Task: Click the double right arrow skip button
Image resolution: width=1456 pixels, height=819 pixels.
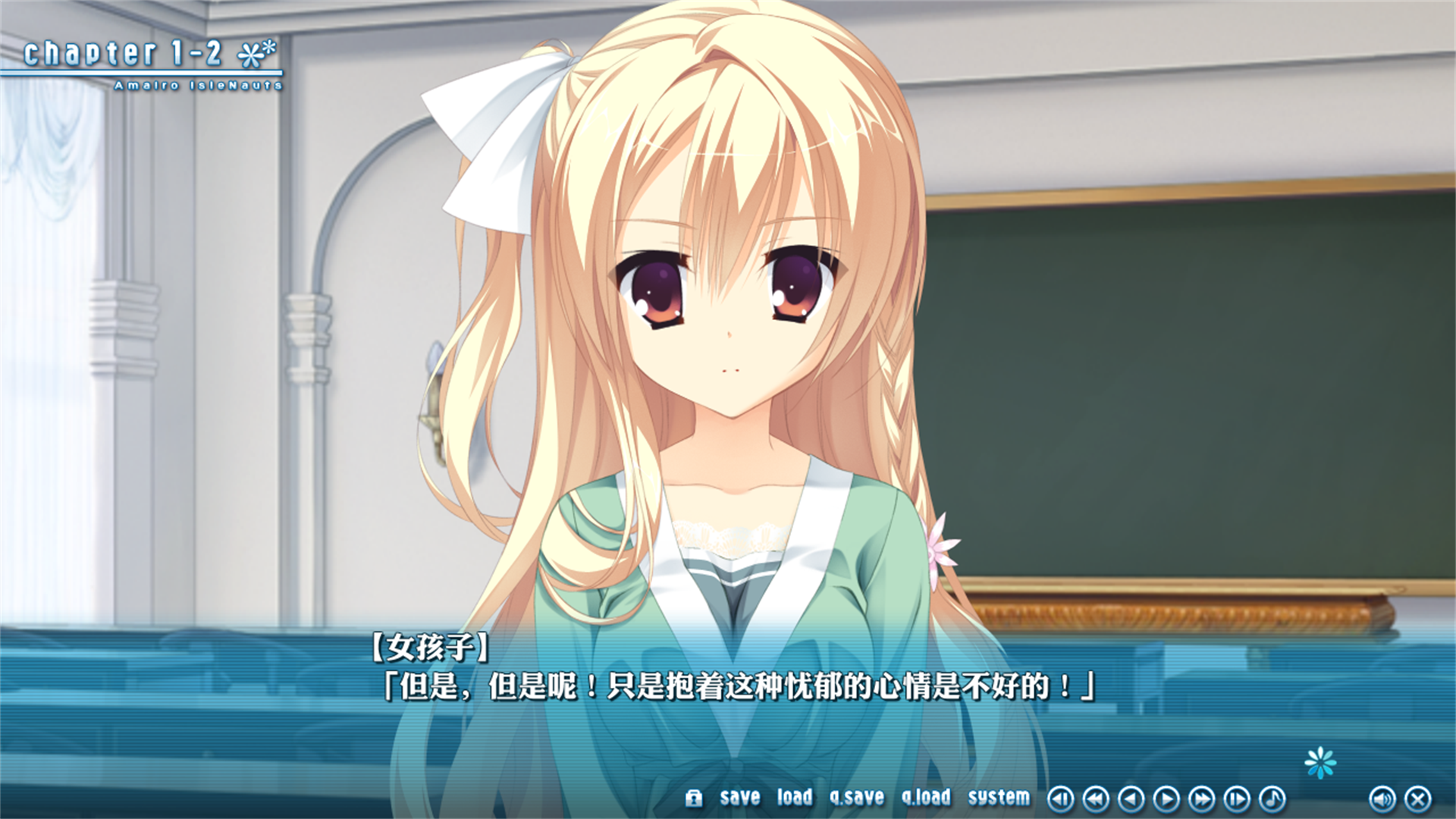Action: 1201,799
